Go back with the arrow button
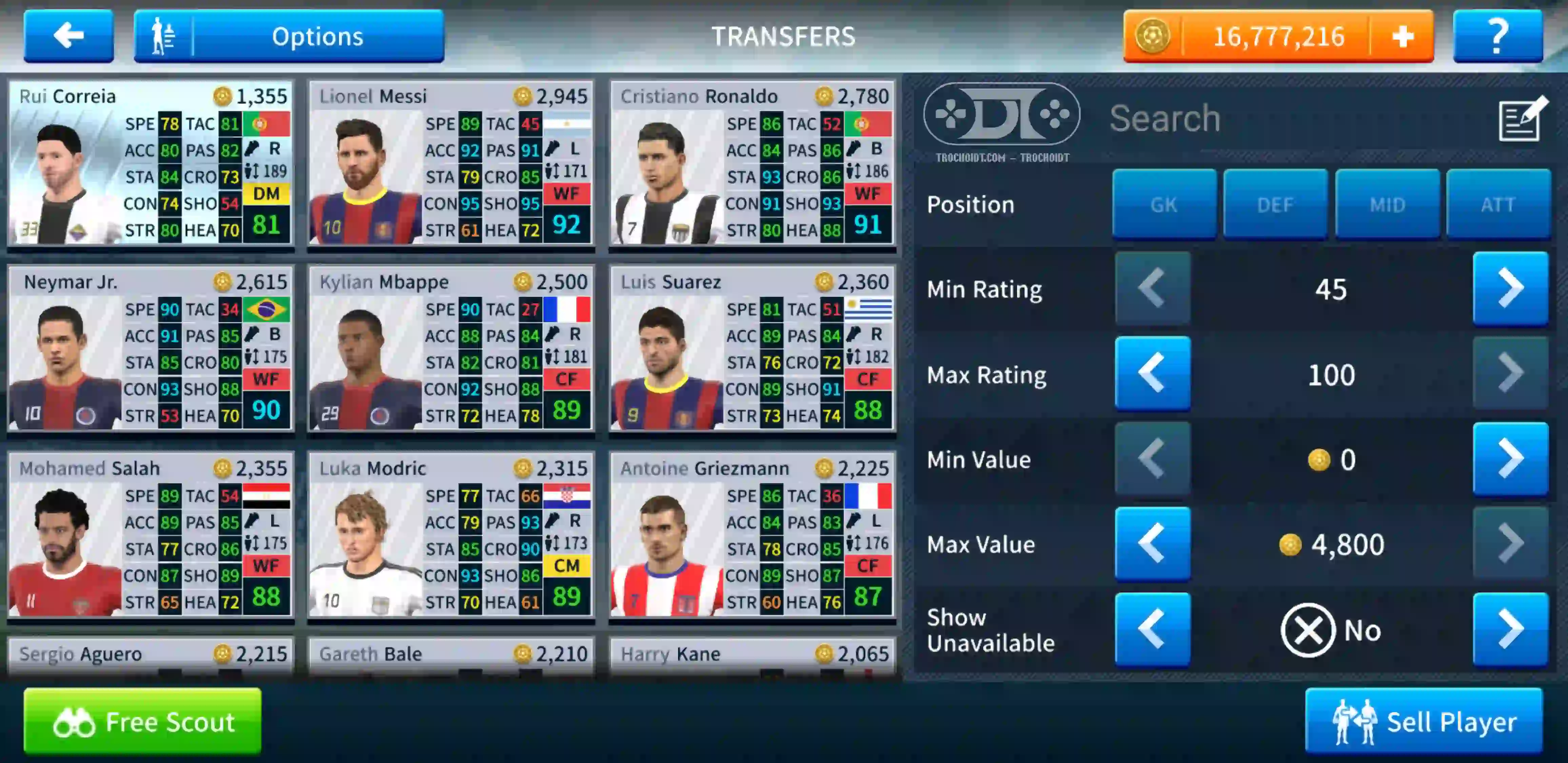 click(x=68, y=36)
